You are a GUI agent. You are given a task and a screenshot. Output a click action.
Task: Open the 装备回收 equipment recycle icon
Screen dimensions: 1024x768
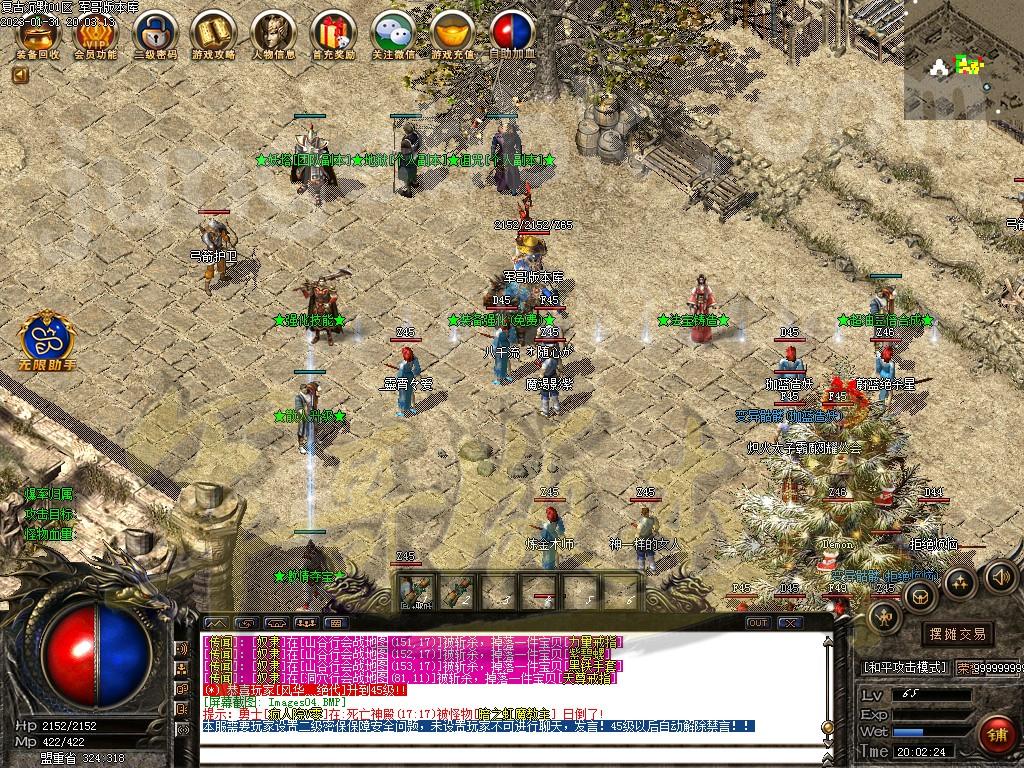[38, 32]
